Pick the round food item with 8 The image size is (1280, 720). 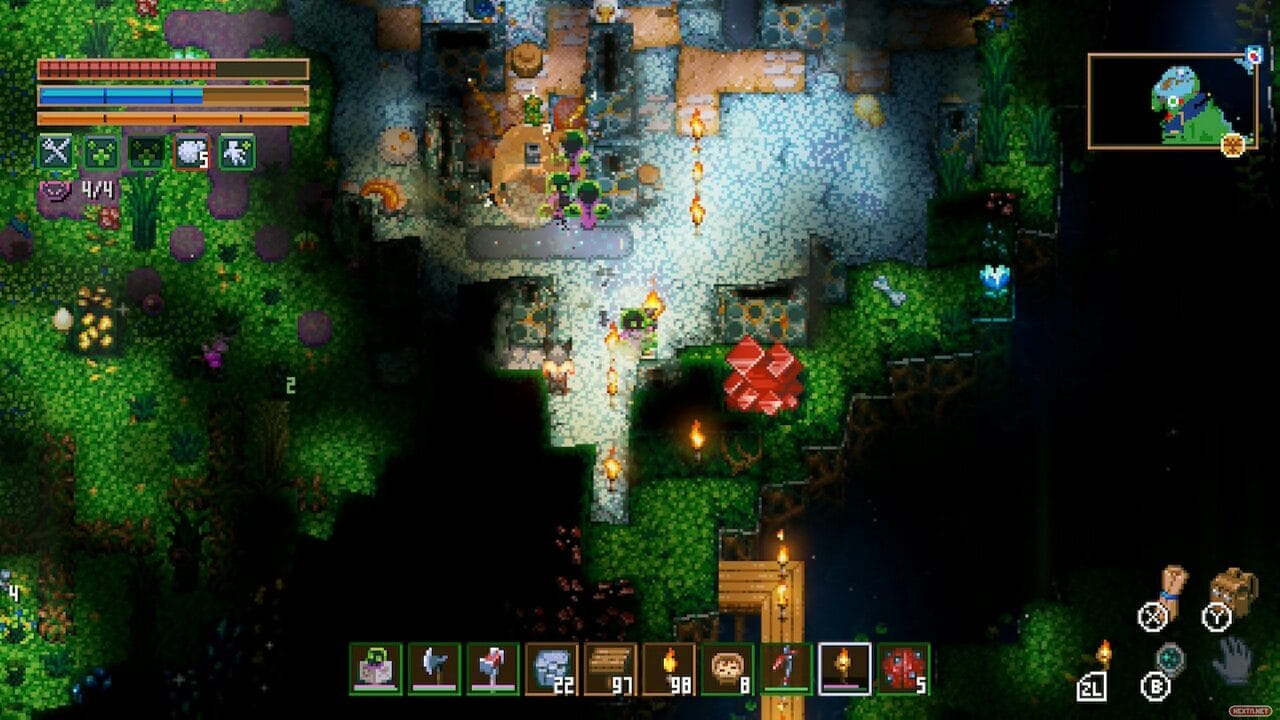point(727,668)
